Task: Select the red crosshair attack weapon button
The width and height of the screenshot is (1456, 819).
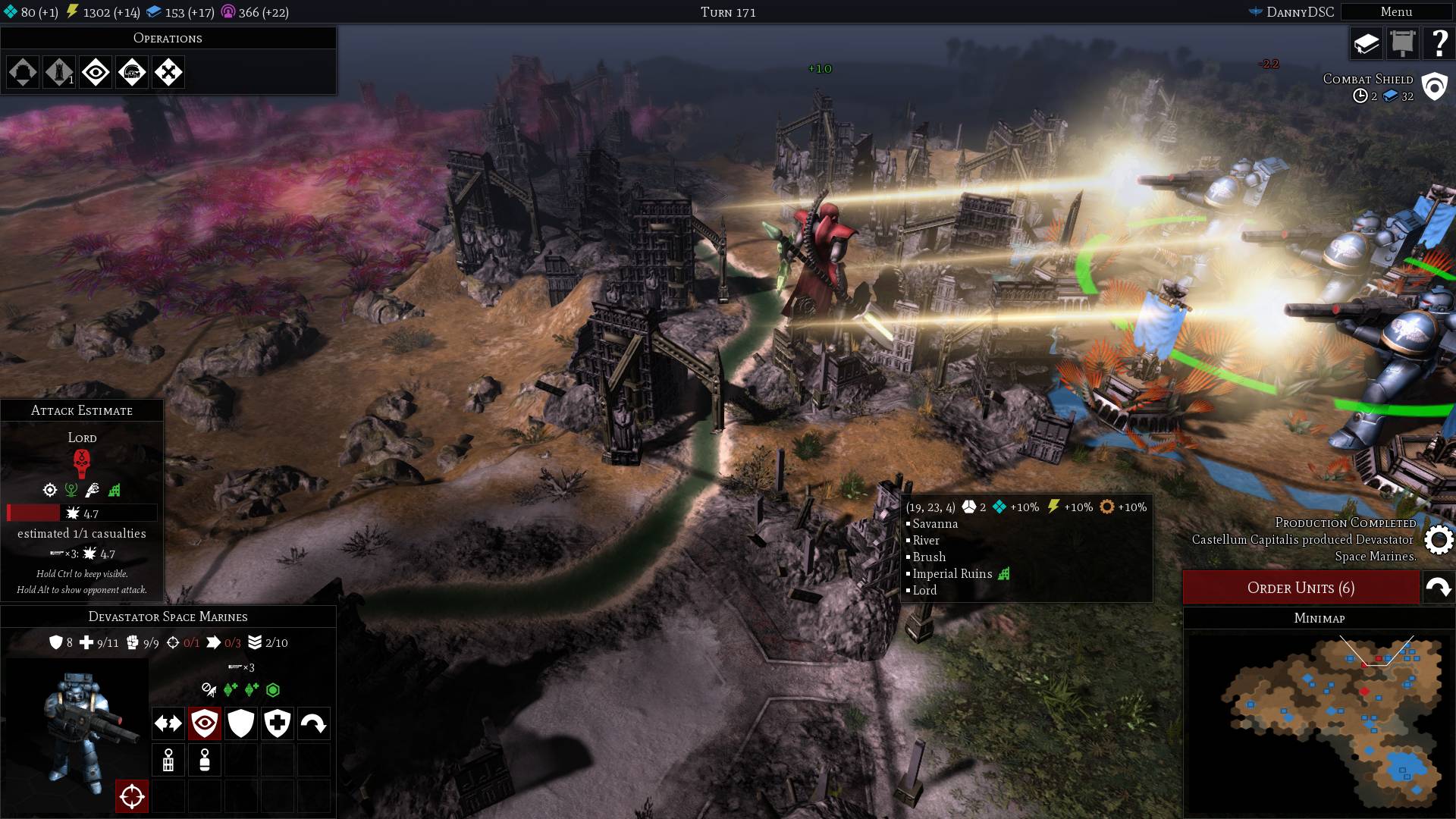Action: pos(132,796)
